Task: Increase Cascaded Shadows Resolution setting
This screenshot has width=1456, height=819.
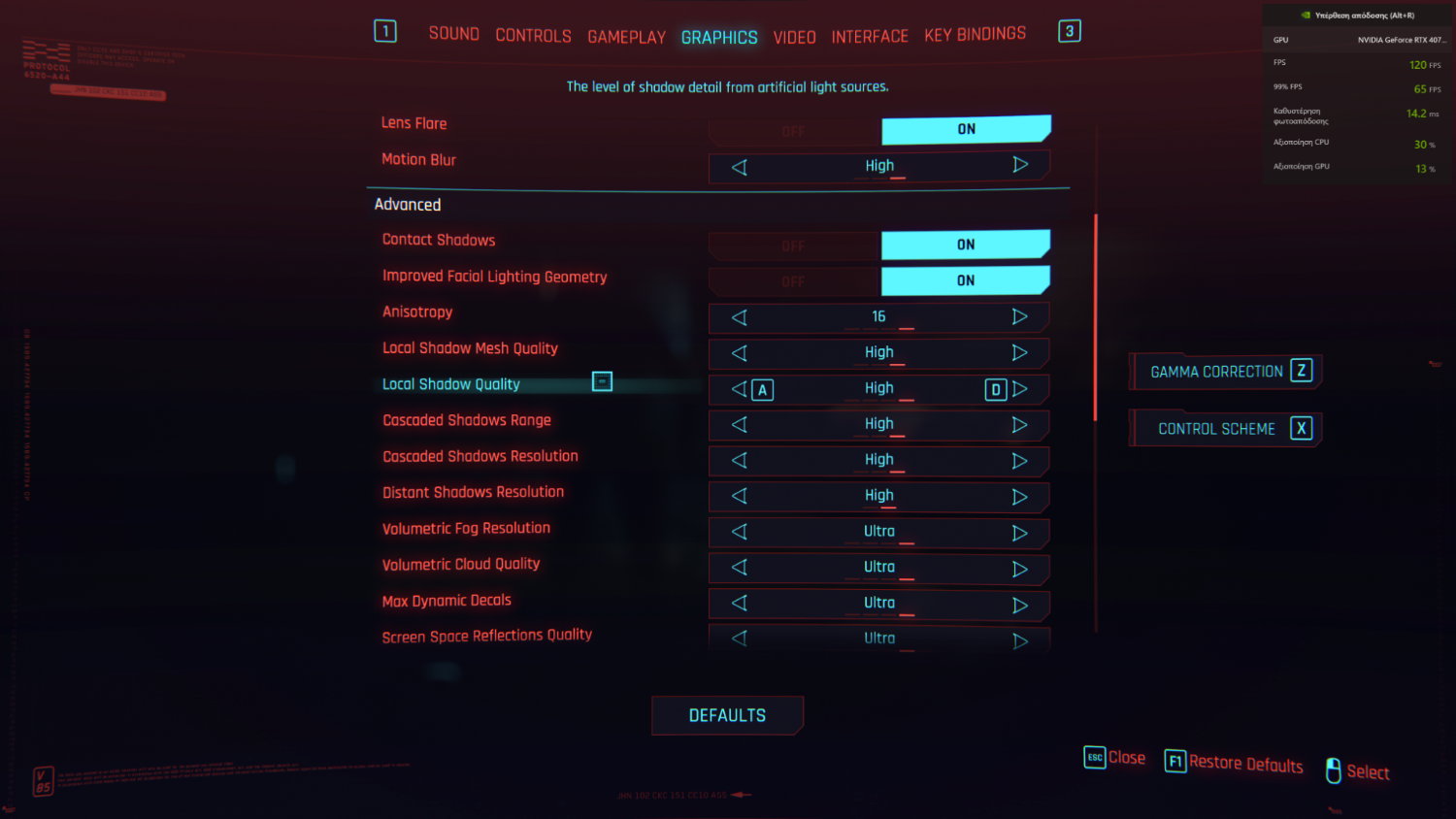Action: [x=1020, y=461]
